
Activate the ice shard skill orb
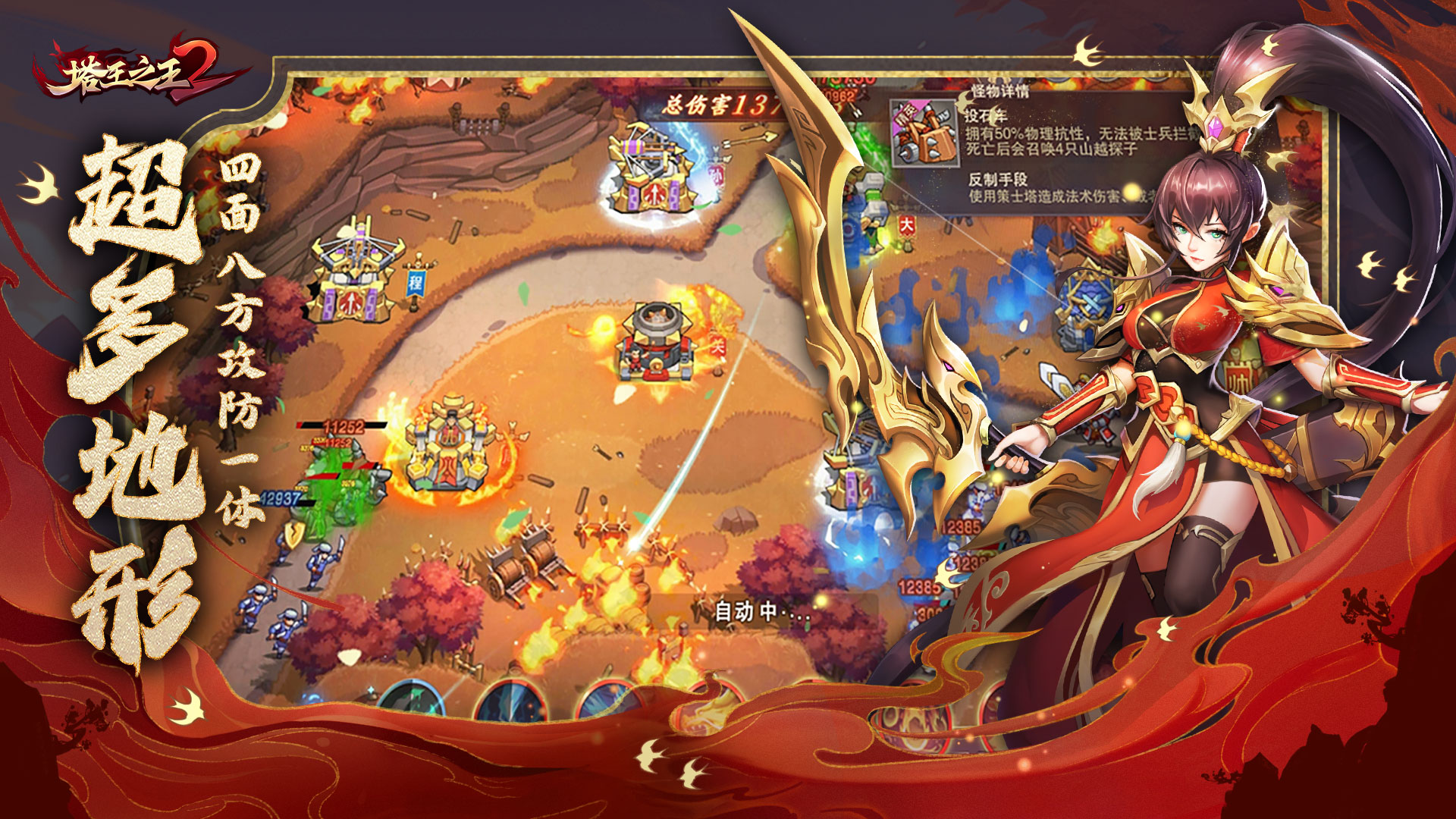click(x=610, y=698)
